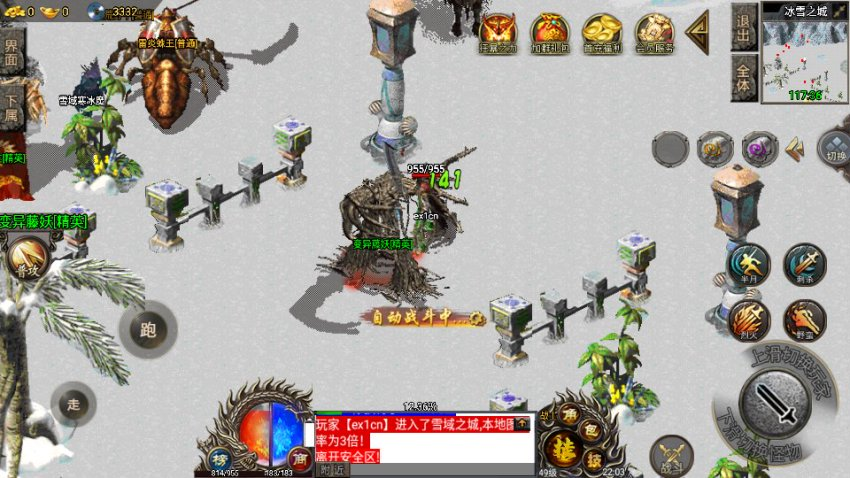Toggle the 战斗 crossed swords button
Image resolution: width=850 pixels, height=478 pixels.
pos(670,456)
